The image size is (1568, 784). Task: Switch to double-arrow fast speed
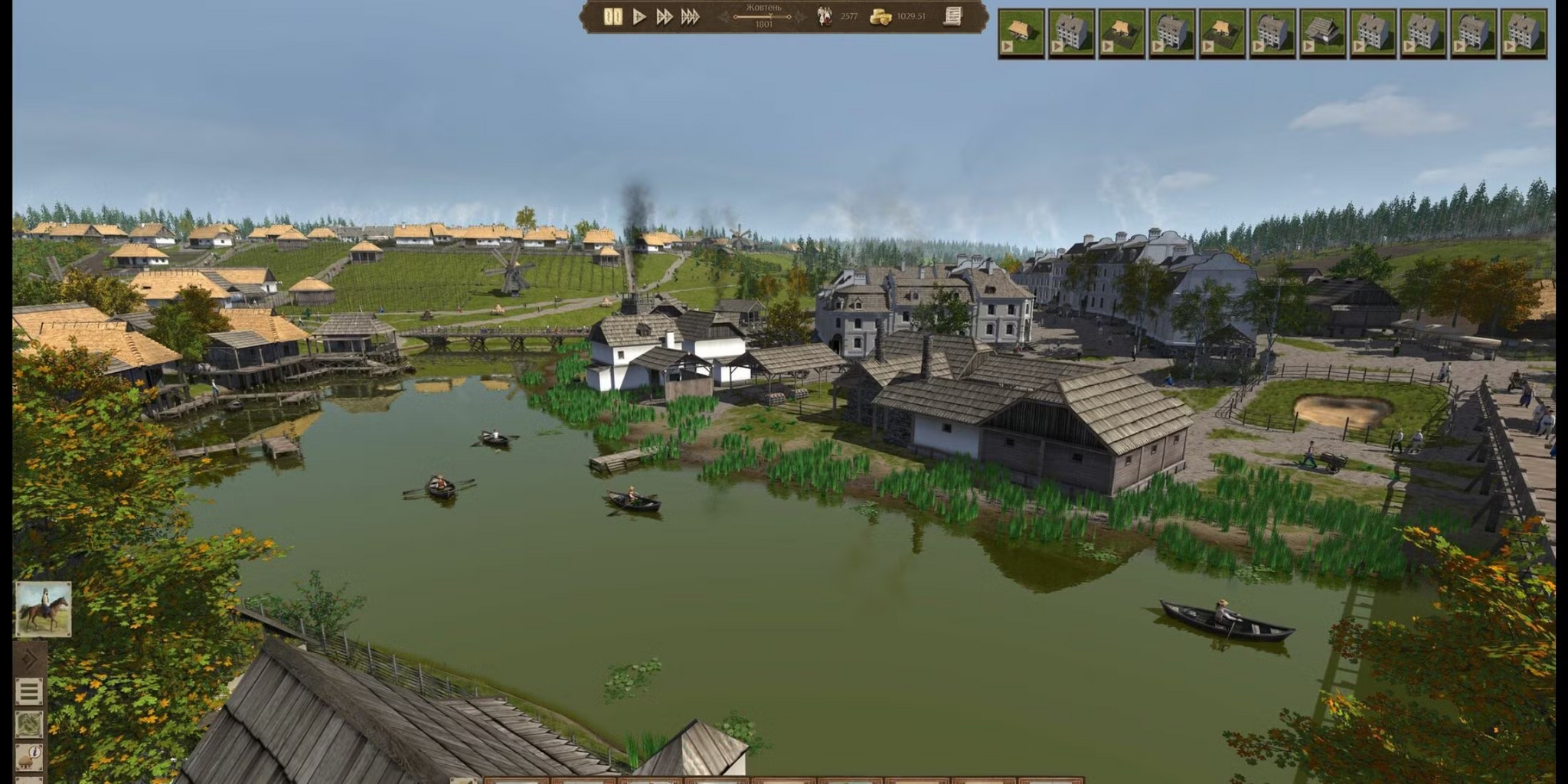point(664,17)
